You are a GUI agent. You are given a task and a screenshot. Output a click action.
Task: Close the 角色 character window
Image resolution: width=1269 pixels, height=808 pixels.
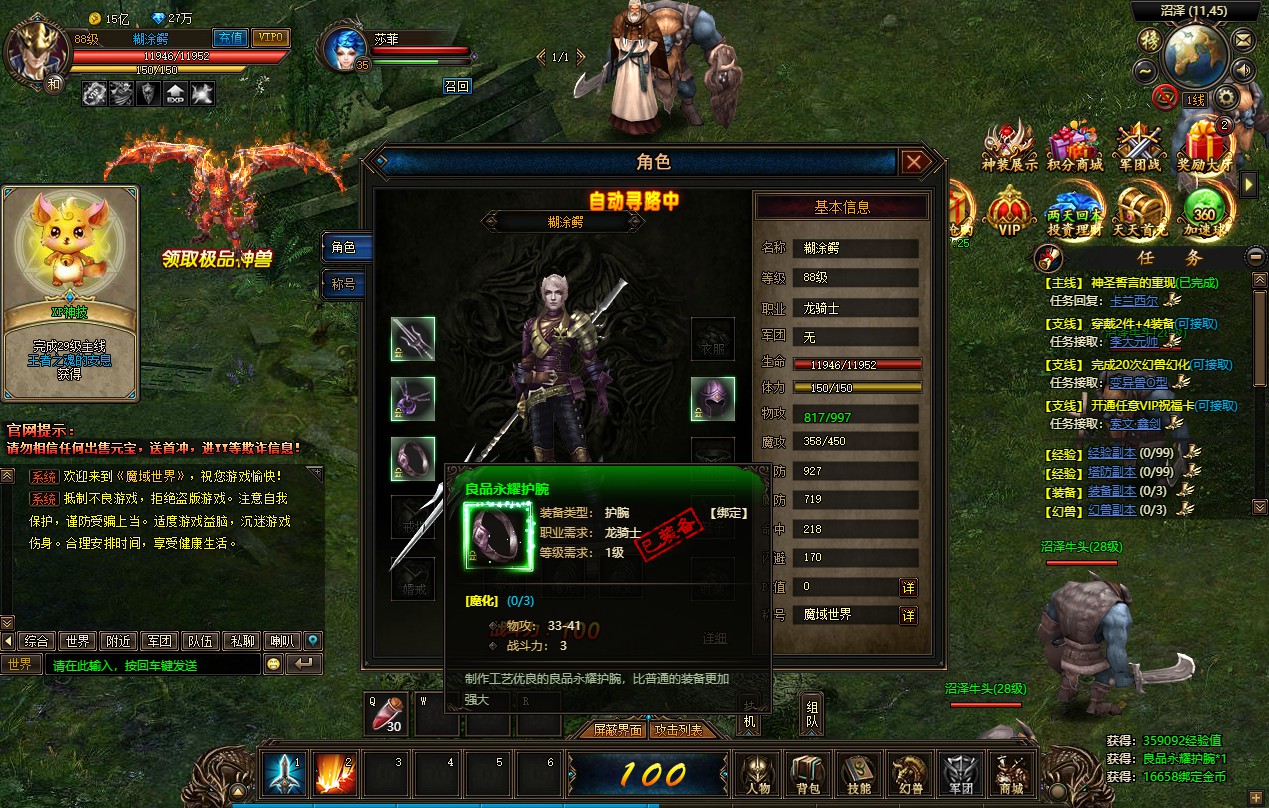click(x=912, y=162)
